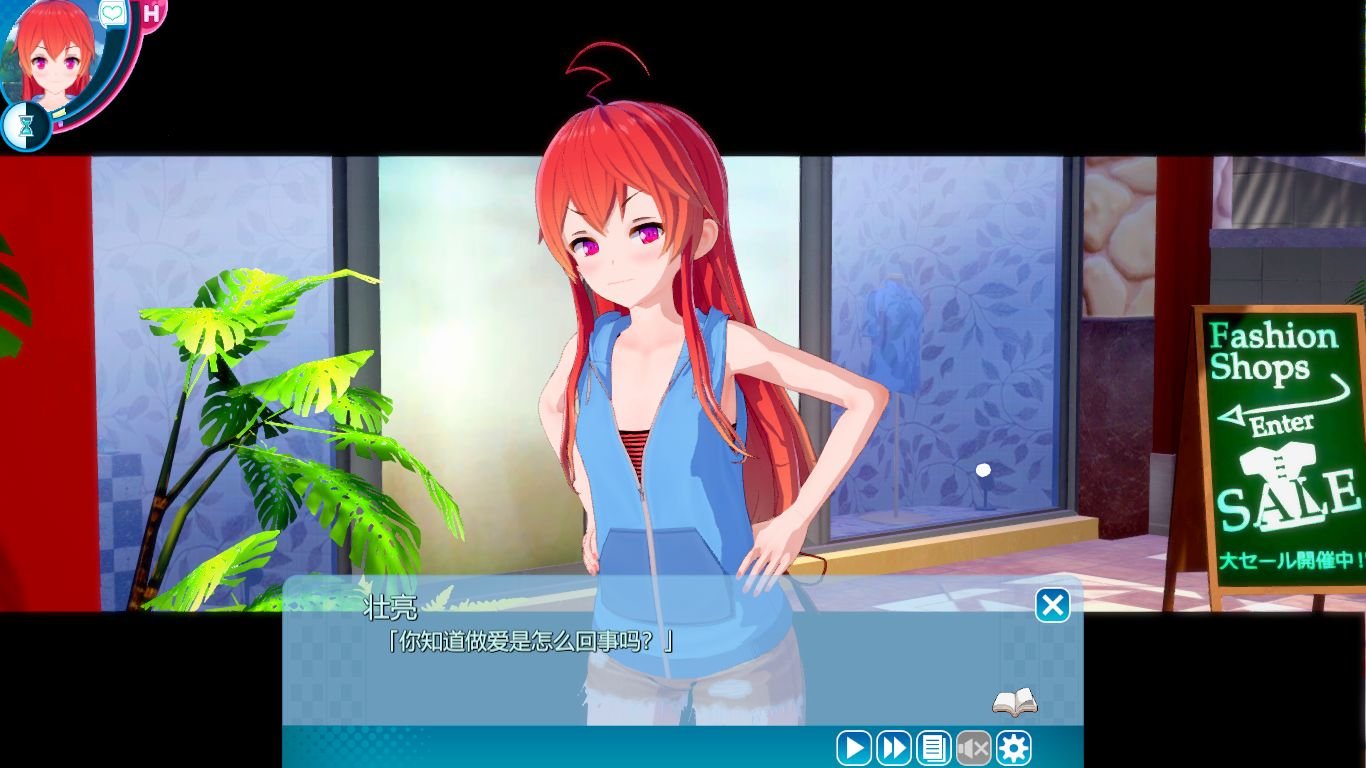Screen dimensions: 1366x768
Task: Click the glowing white orb in the scene
Action: point(983,469)
